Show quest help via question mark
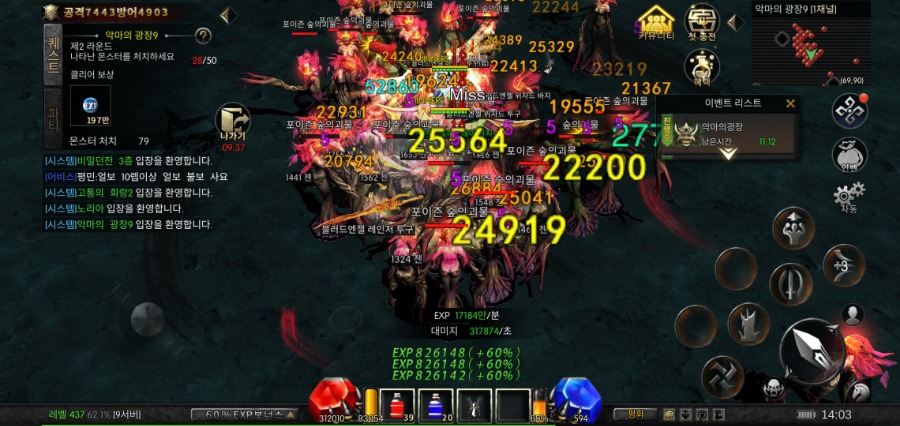 click(203, 36)
